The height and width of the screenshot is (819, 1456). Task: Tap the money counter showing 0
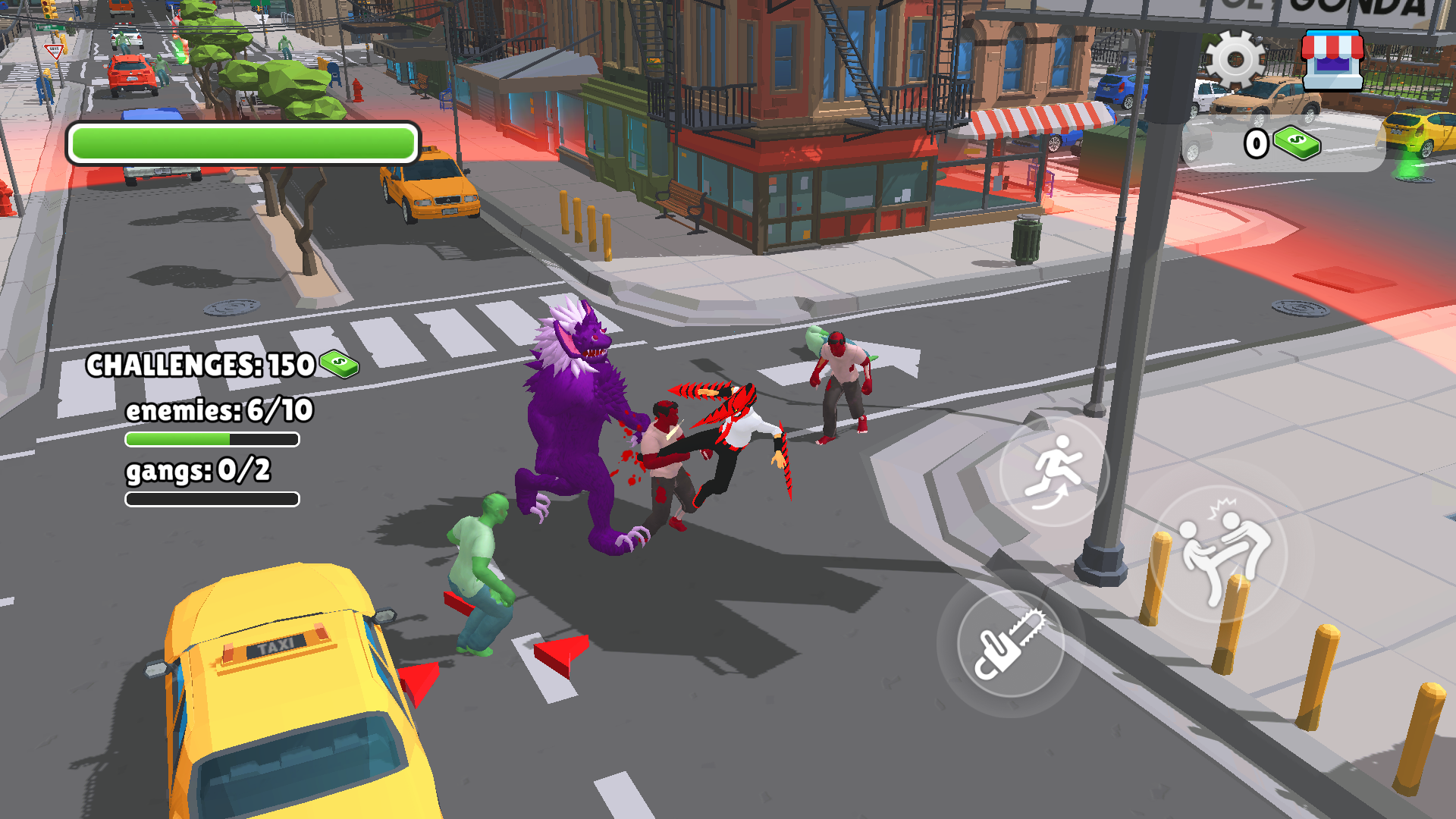click(x=1255, y=143)
